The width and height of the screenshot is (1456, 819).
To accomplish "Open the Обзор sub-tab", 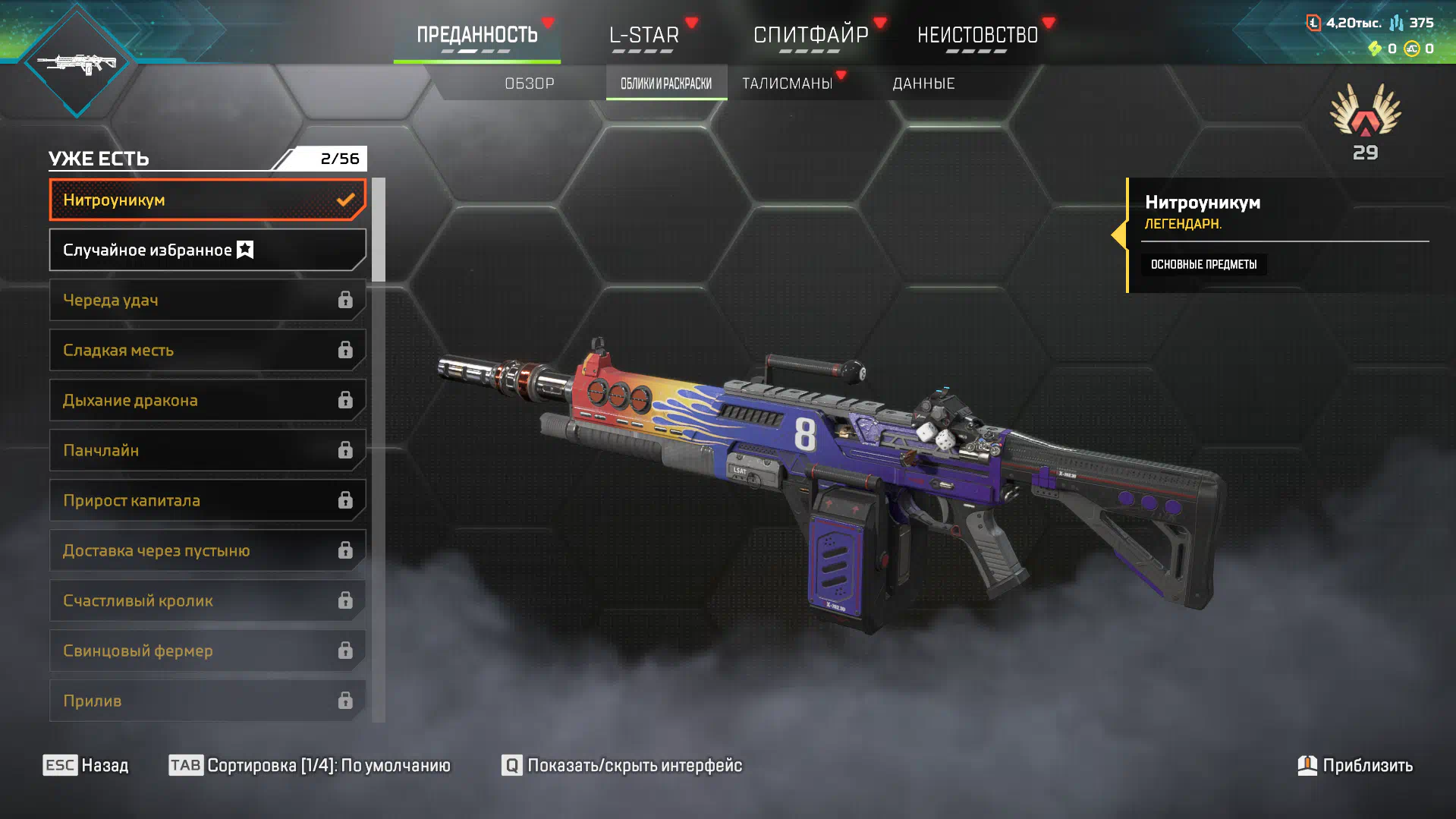I will (x=530, y=83).
